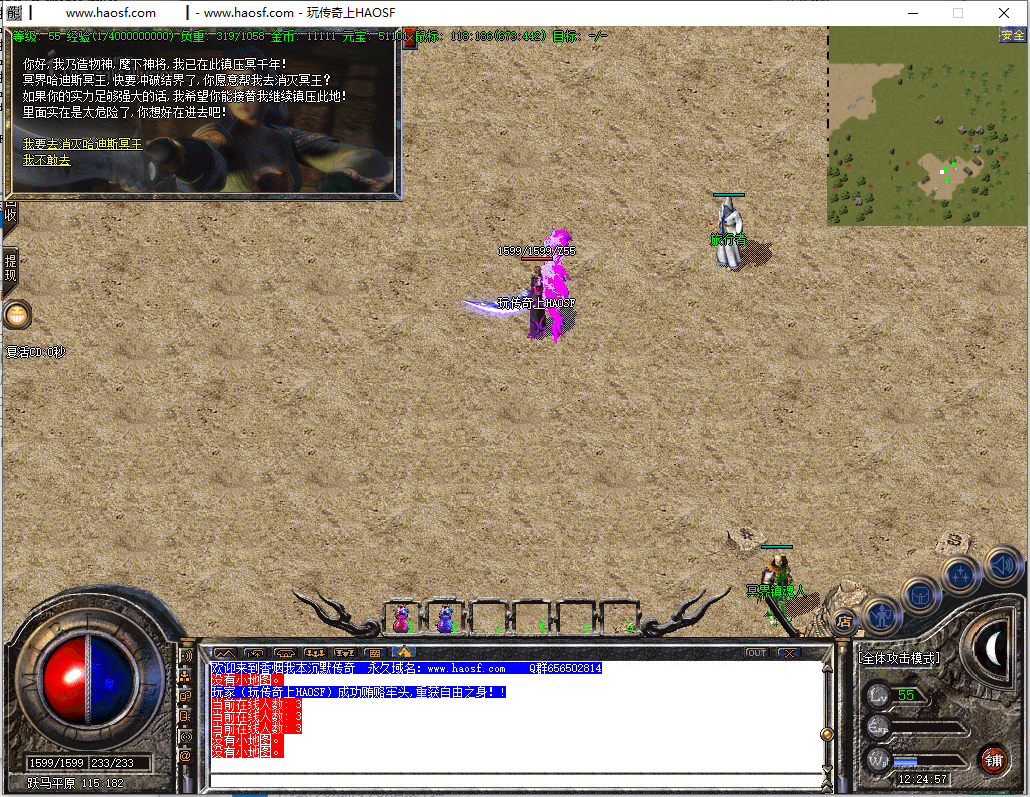The height and width of the screenshot is (797, 1030).
Task: Close the game window
Action: click(x=1004, y=13)
